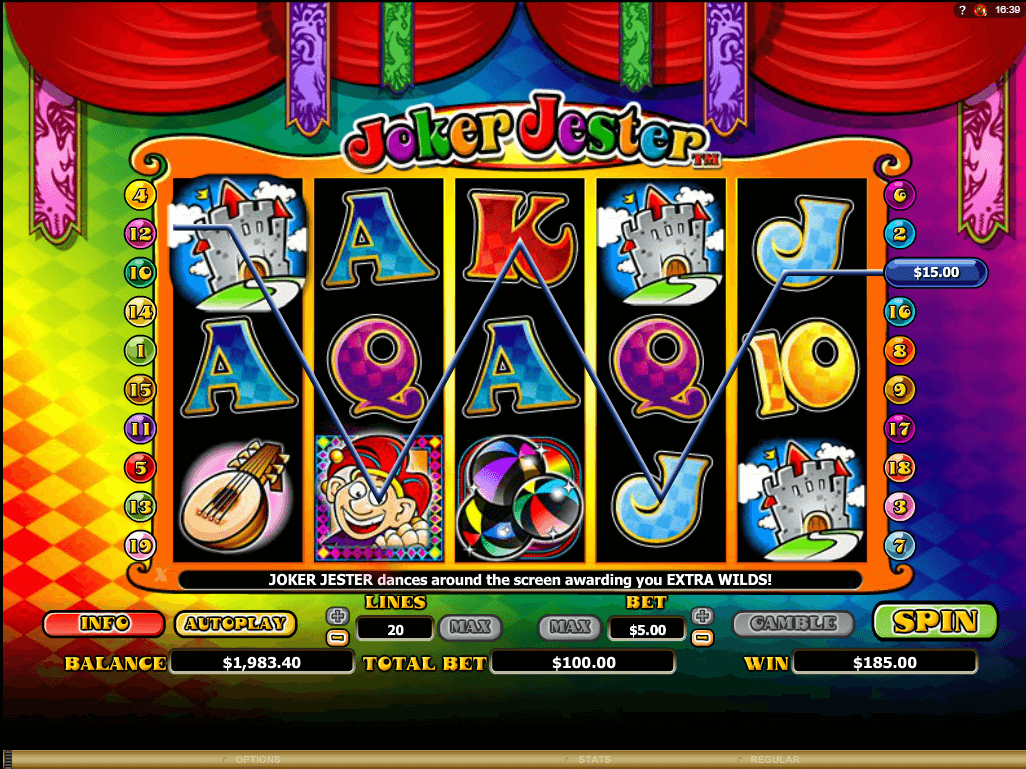Increase the number of lines with plus
The image size is (1026, 769).
click(x=338, y=616)
